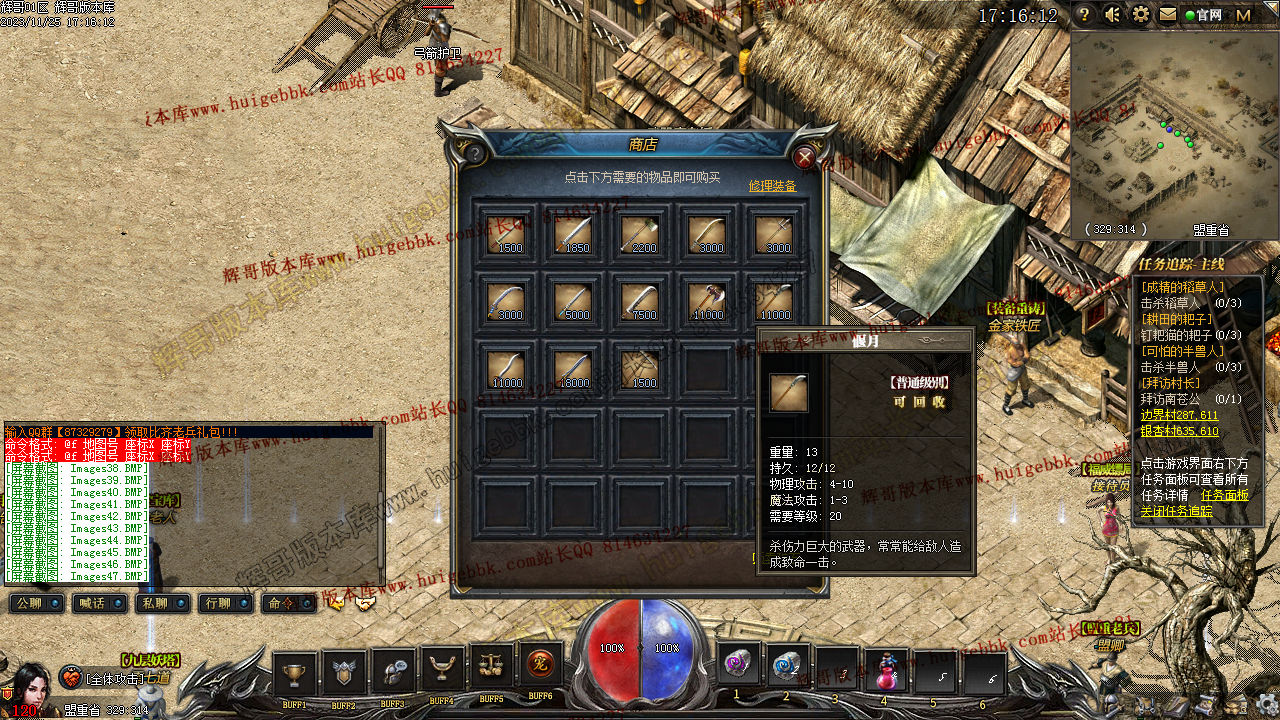This screenshot has width=1280, height=720.
Task: Use the red potion in hotbar slot 4
Action: click(x=884, y=670)
